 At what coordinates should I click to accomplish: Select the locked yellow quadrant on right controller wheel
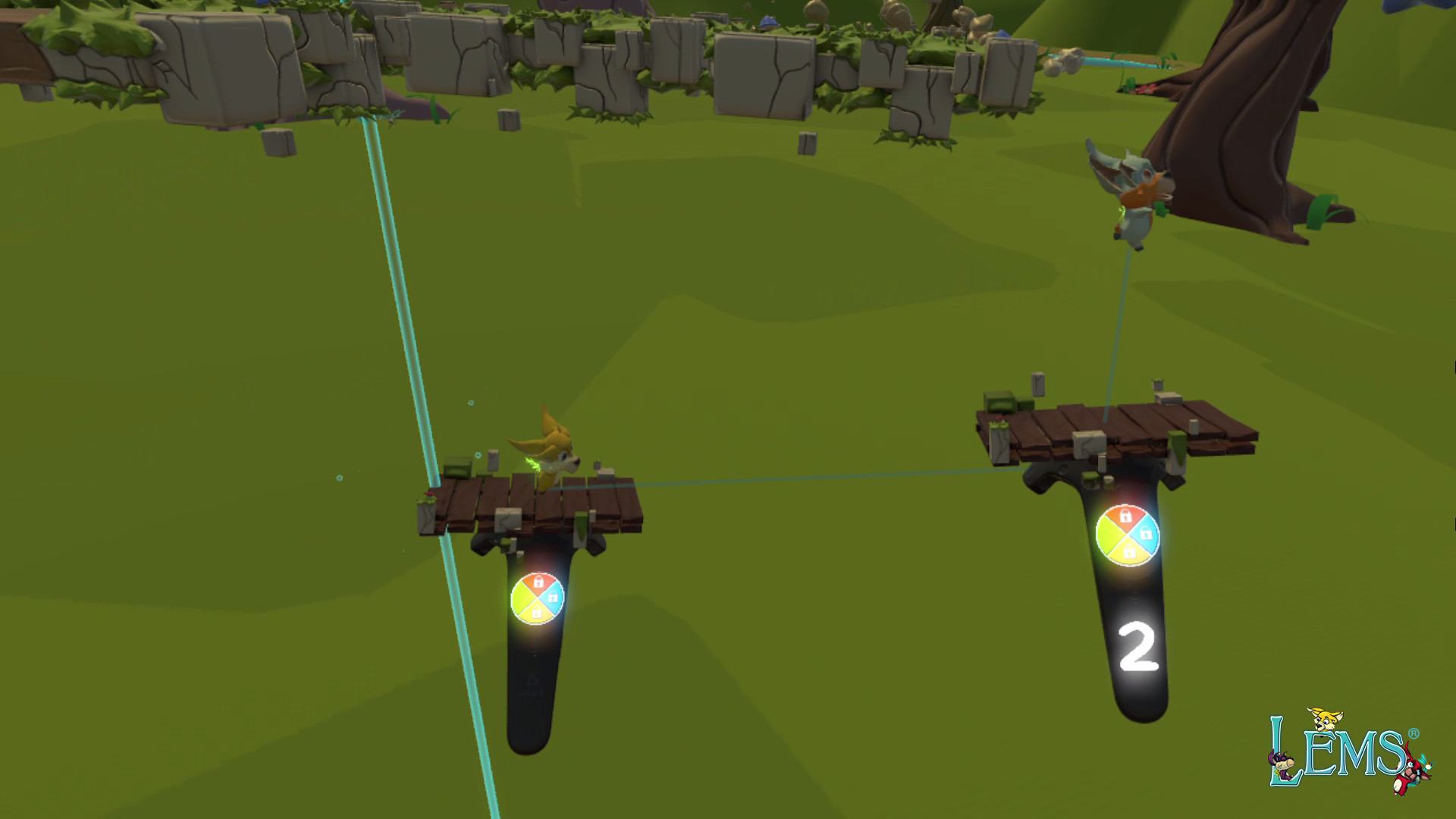[x=1129, y=551]
